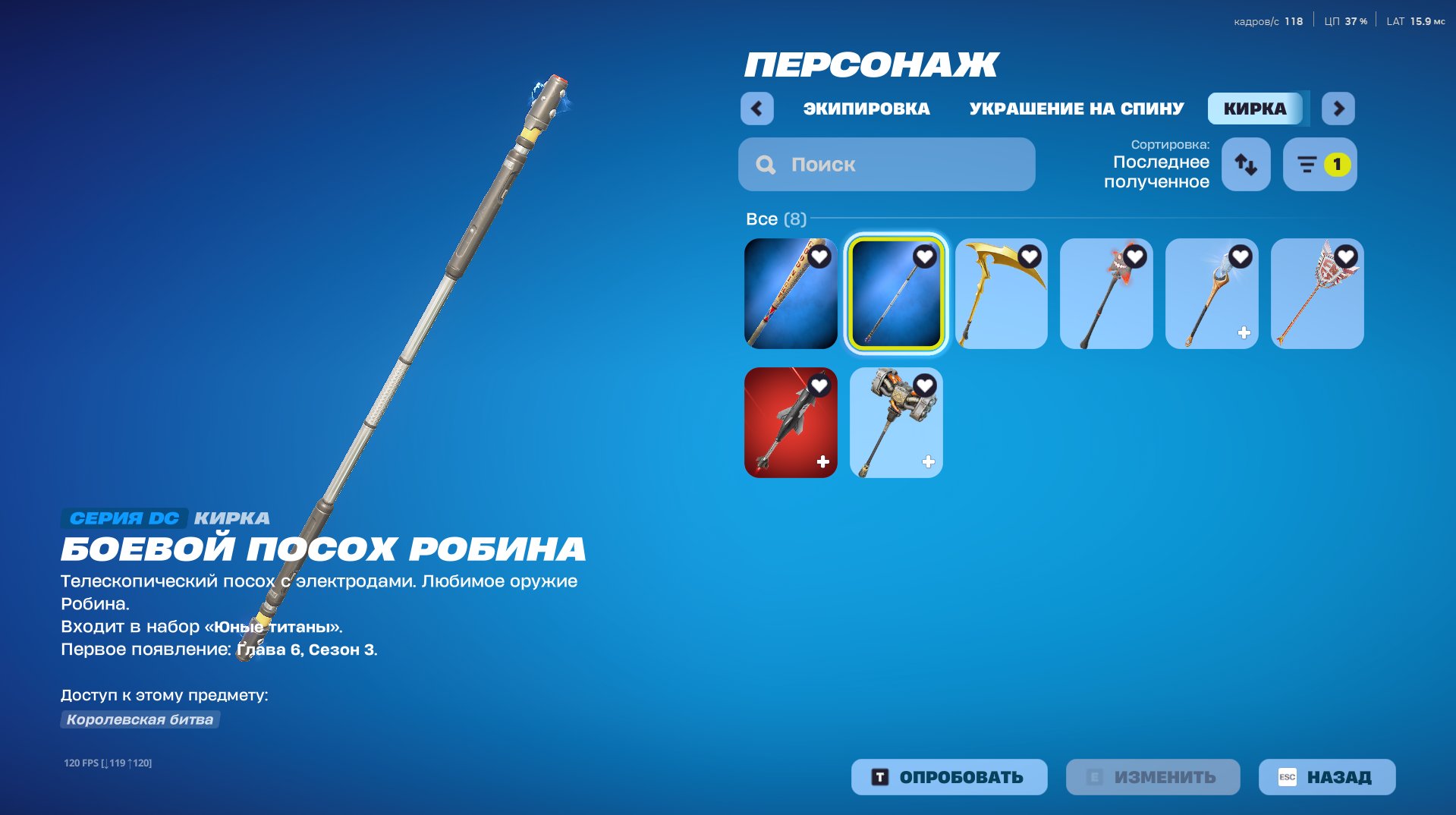Switch to the УКРАШЕНИЕ НА СПИНУ tab
Image resolution: width=1456 pixels, height=815 pixels.
pyautogui.click(x=1075, y=108)
